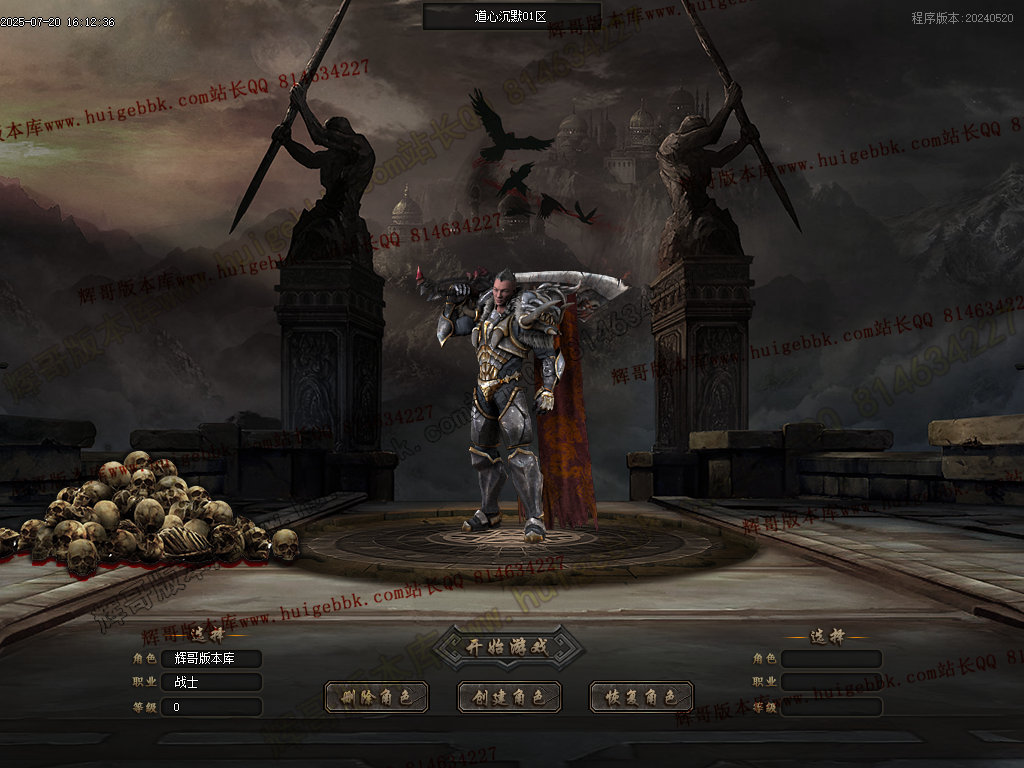The height and width of the screenshot is (768, 1024).
Task: Click the 删除角色 delete character button
Action: pyautogui.click(x=376, y=697)
